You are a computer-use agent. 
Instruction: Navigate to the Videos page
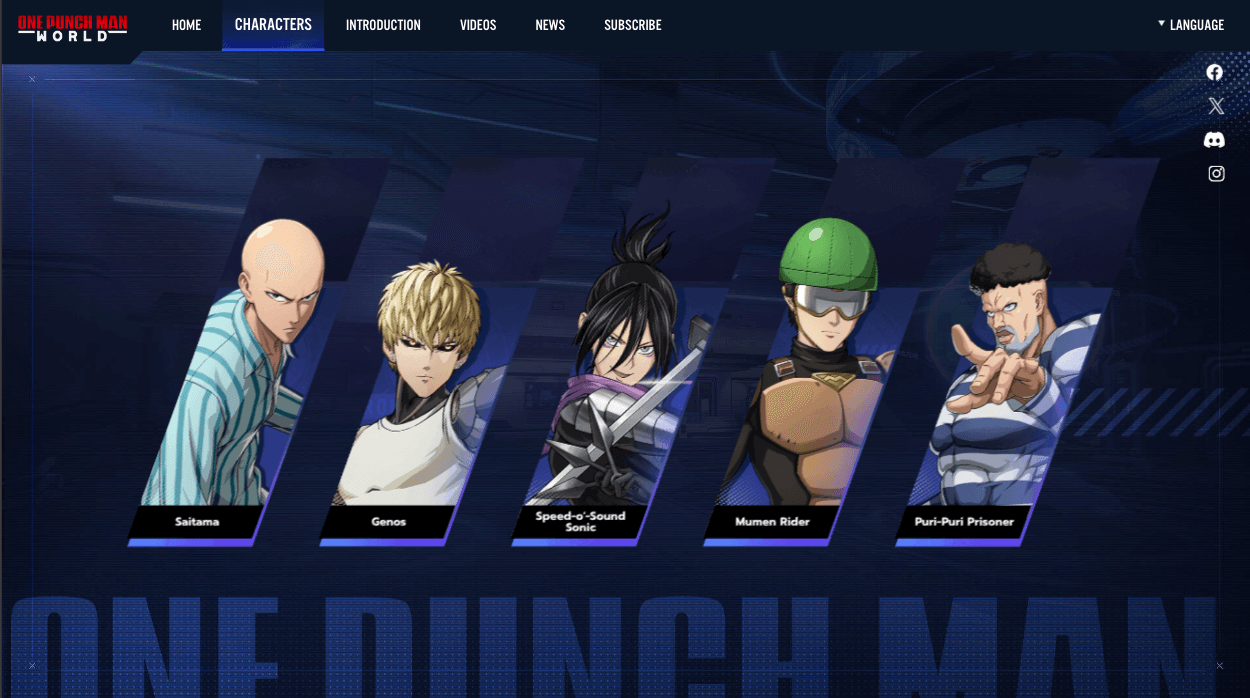478,25
